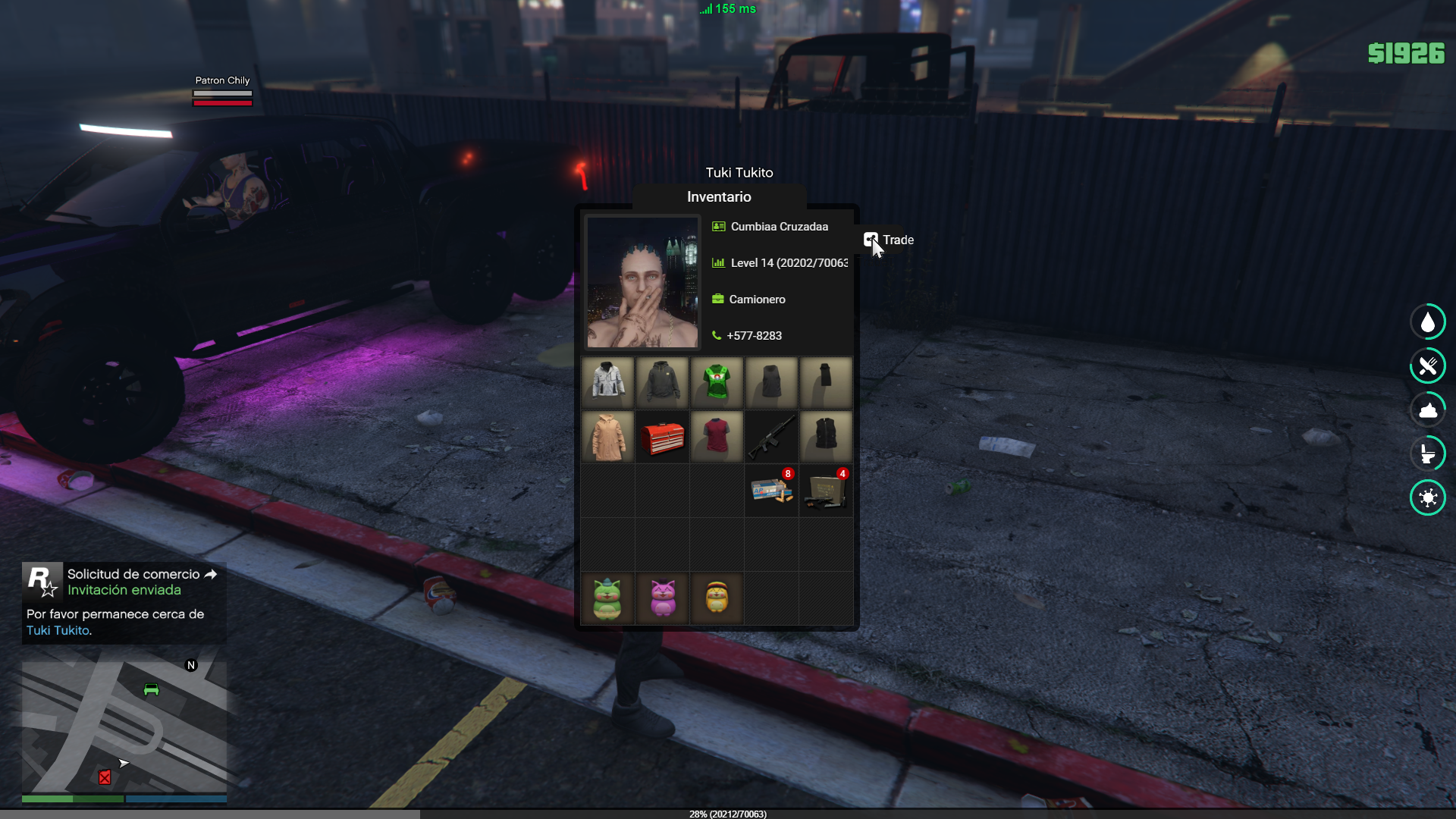Select the white jacket inventory slot
The image size is (1456, 819).
tap(607, 382)
